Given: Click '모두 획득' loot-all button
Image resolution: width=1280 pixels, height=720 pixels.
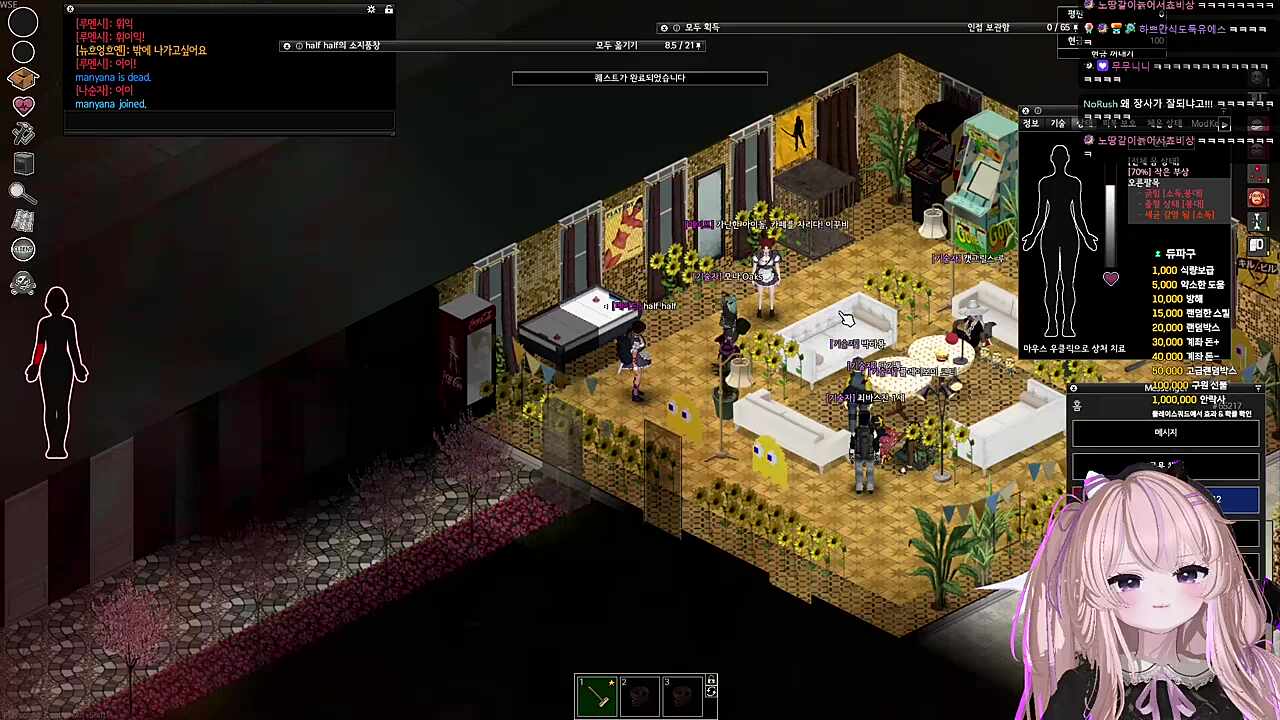Looking at the screenshot, I should [x=702, y=28].
